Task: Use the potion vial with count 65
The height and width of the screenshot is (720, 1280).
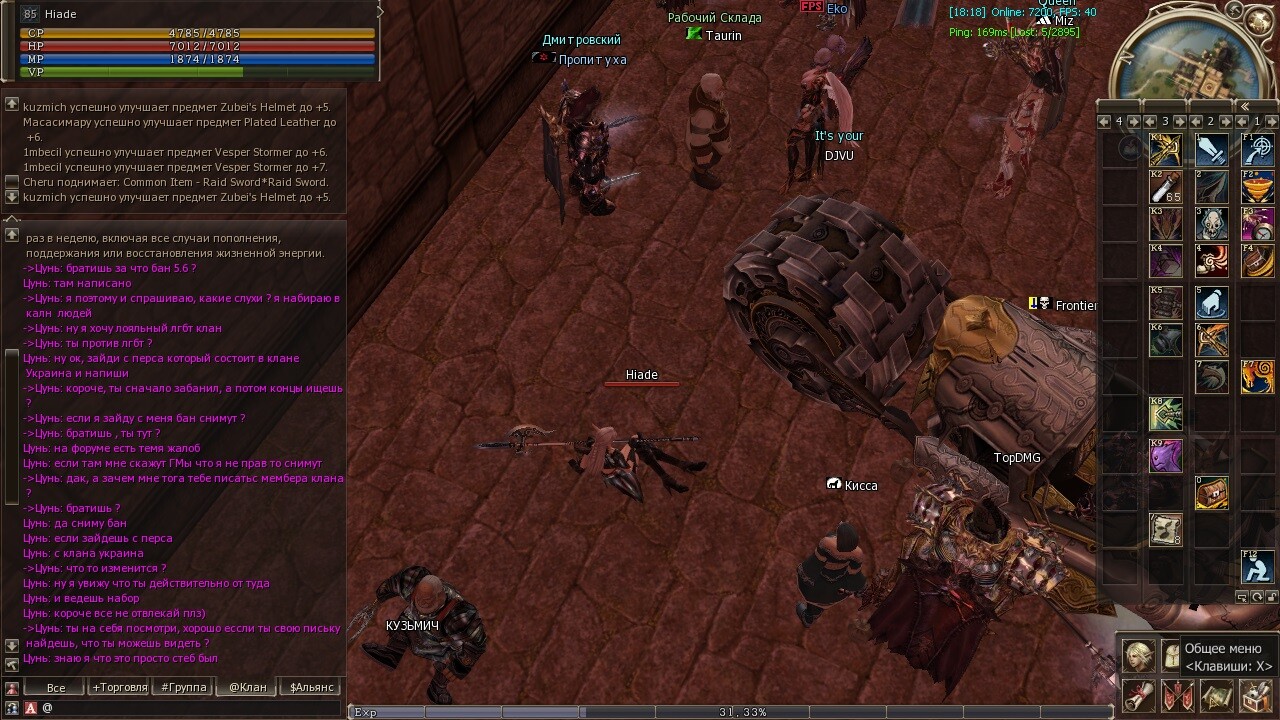Action: 1166,187
